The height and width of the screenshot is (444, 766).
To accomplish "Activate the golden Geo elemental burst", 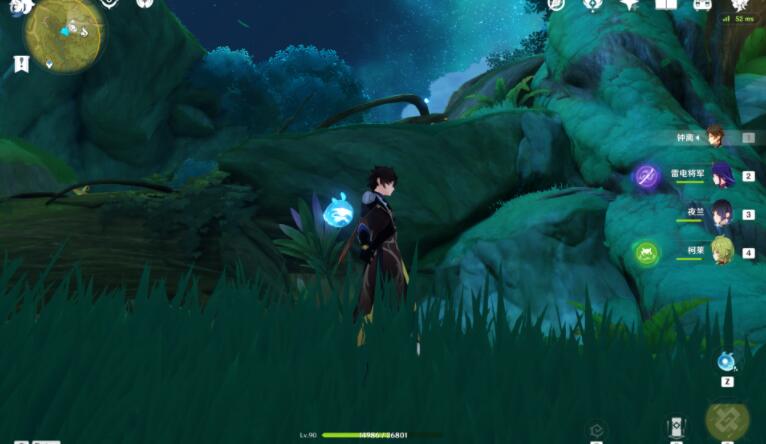I will click(x=727, y=423).
